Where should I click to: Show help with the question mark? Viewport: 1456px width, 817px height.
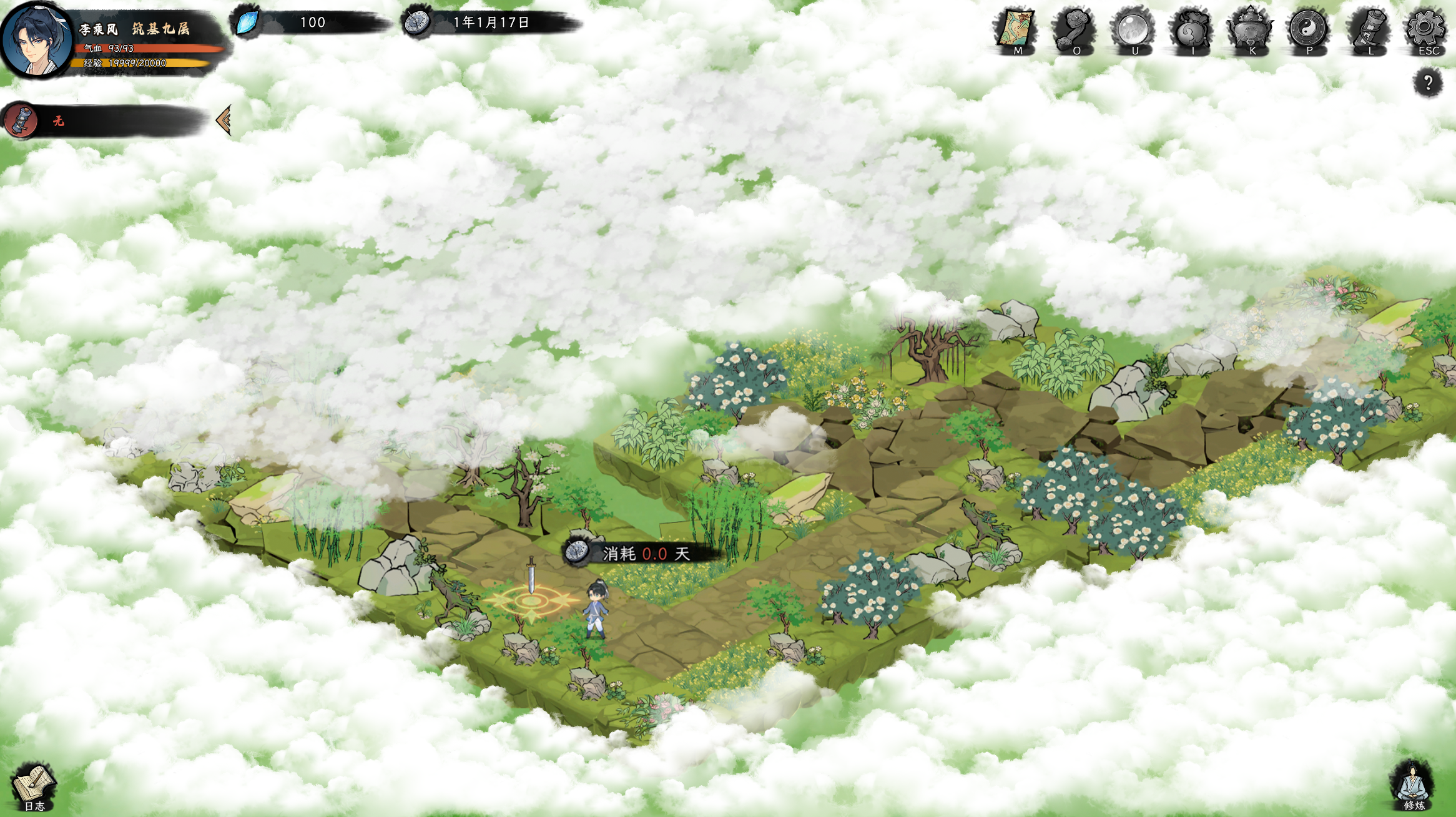1428,82
